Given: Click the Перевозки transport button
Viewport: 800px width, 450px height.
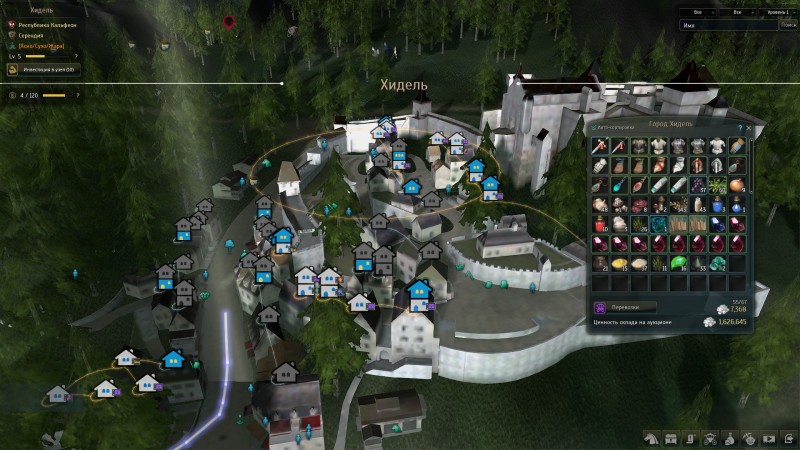Looking at the screenshot, I should (626, 308).
